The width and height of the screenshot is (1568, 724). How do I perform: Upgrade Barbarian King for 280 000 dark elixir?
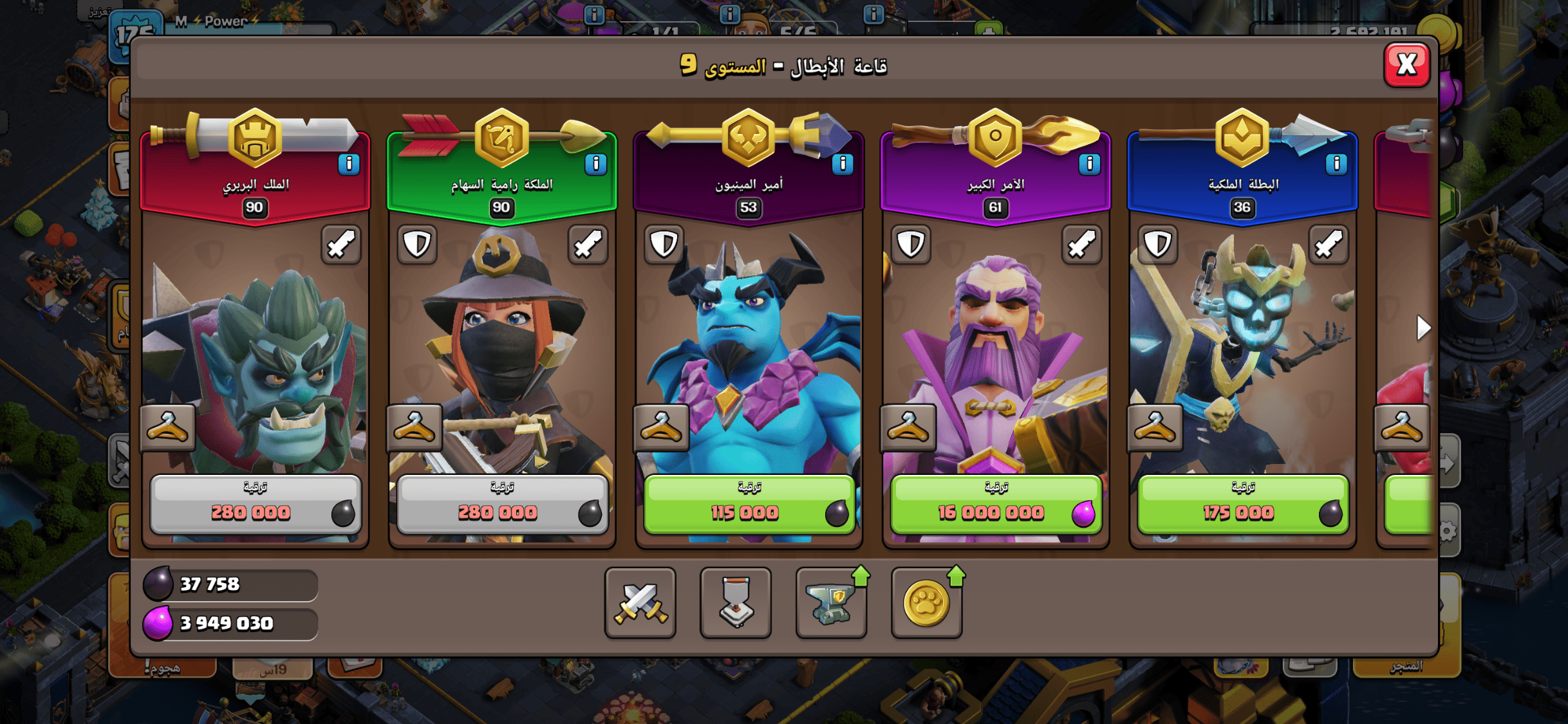(x=255, y=505)
